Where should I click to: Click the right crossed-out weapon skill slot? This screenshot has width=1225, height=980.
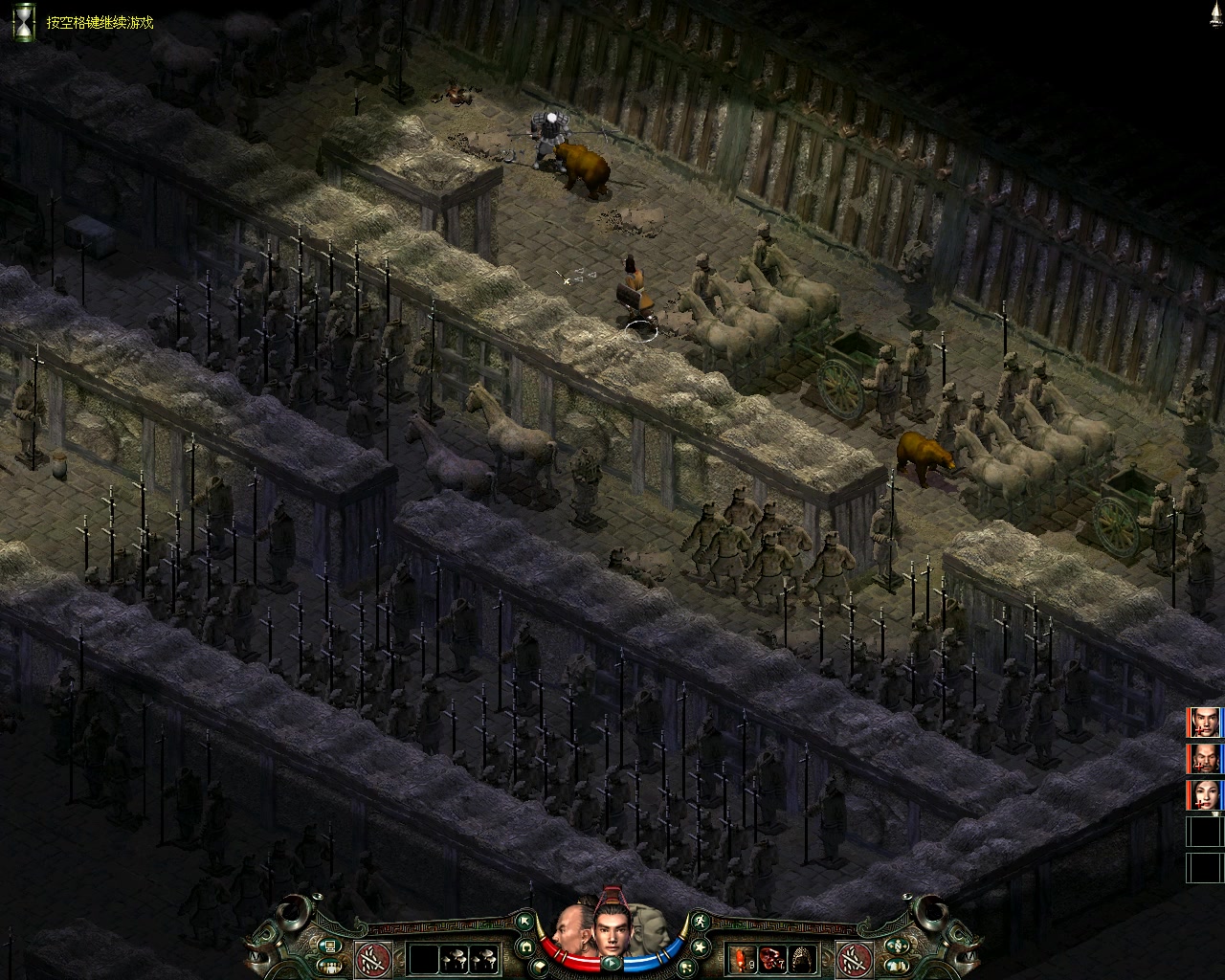point(853,958)
